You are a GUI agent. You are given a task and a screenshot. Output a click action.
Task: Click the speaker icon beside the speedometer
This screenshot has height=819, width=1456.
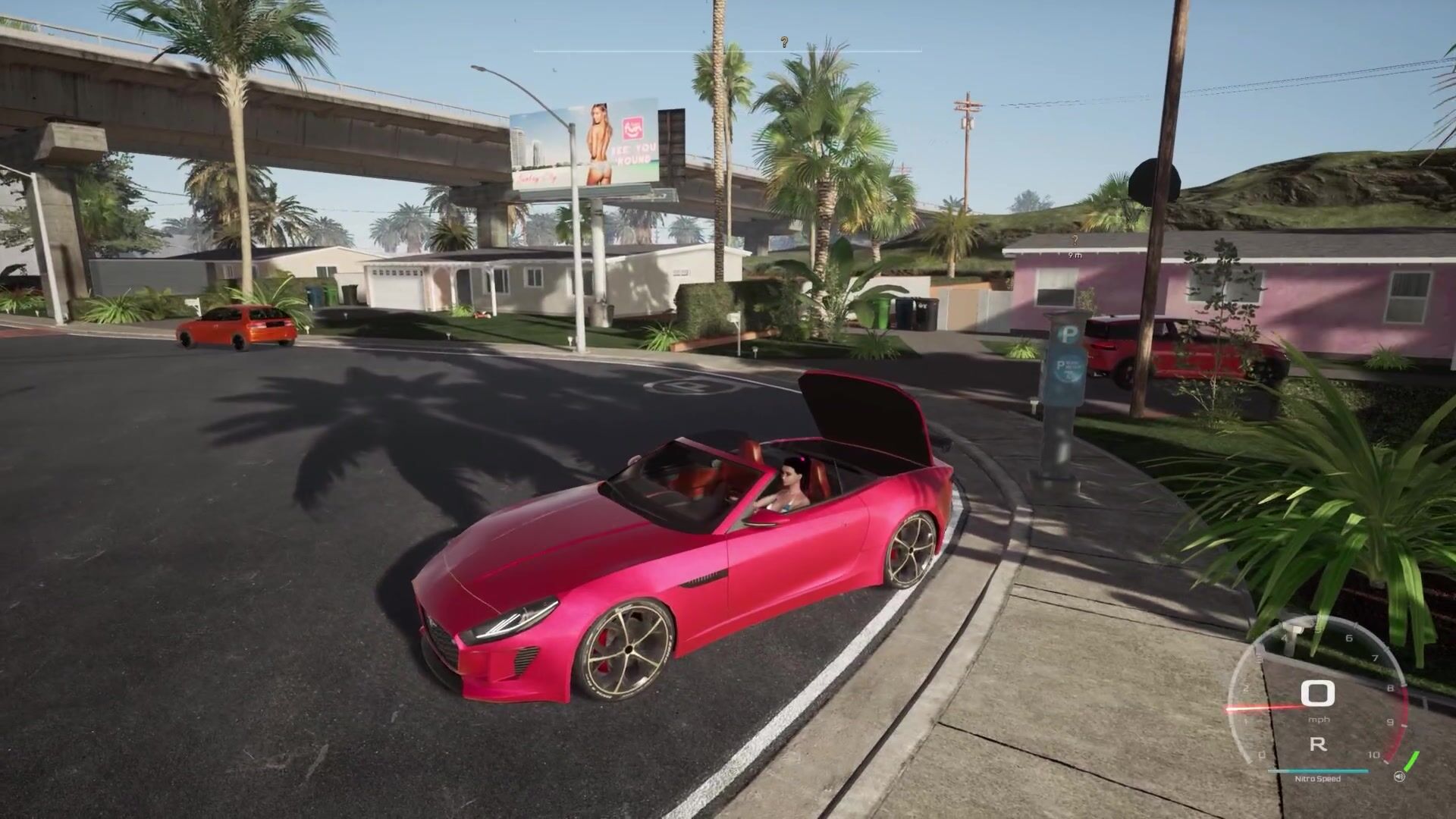(1399, 777)
